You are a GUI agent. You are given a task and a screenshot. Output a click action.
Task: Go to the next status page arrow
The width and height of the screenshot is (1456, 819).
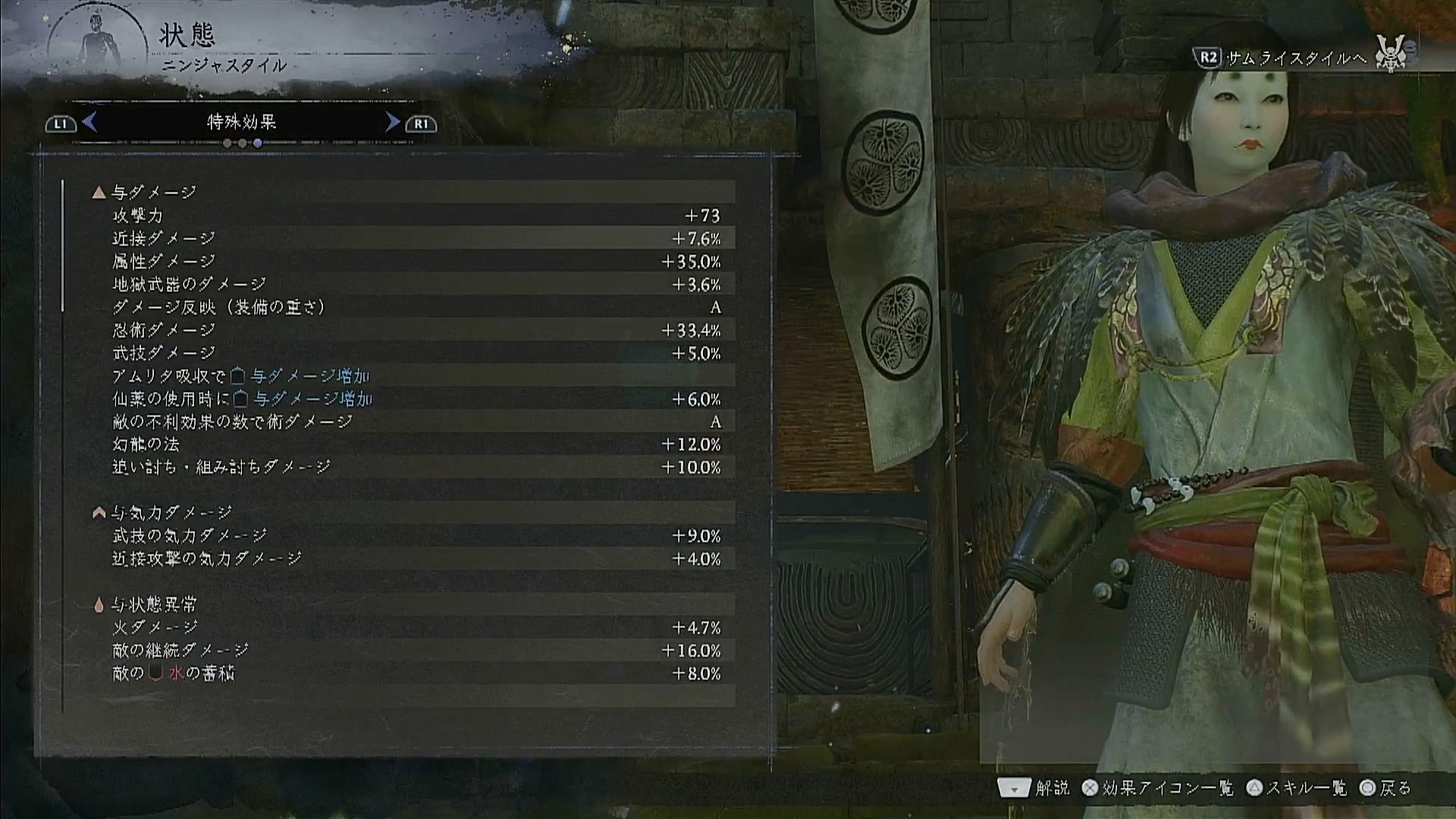[392, 122]
